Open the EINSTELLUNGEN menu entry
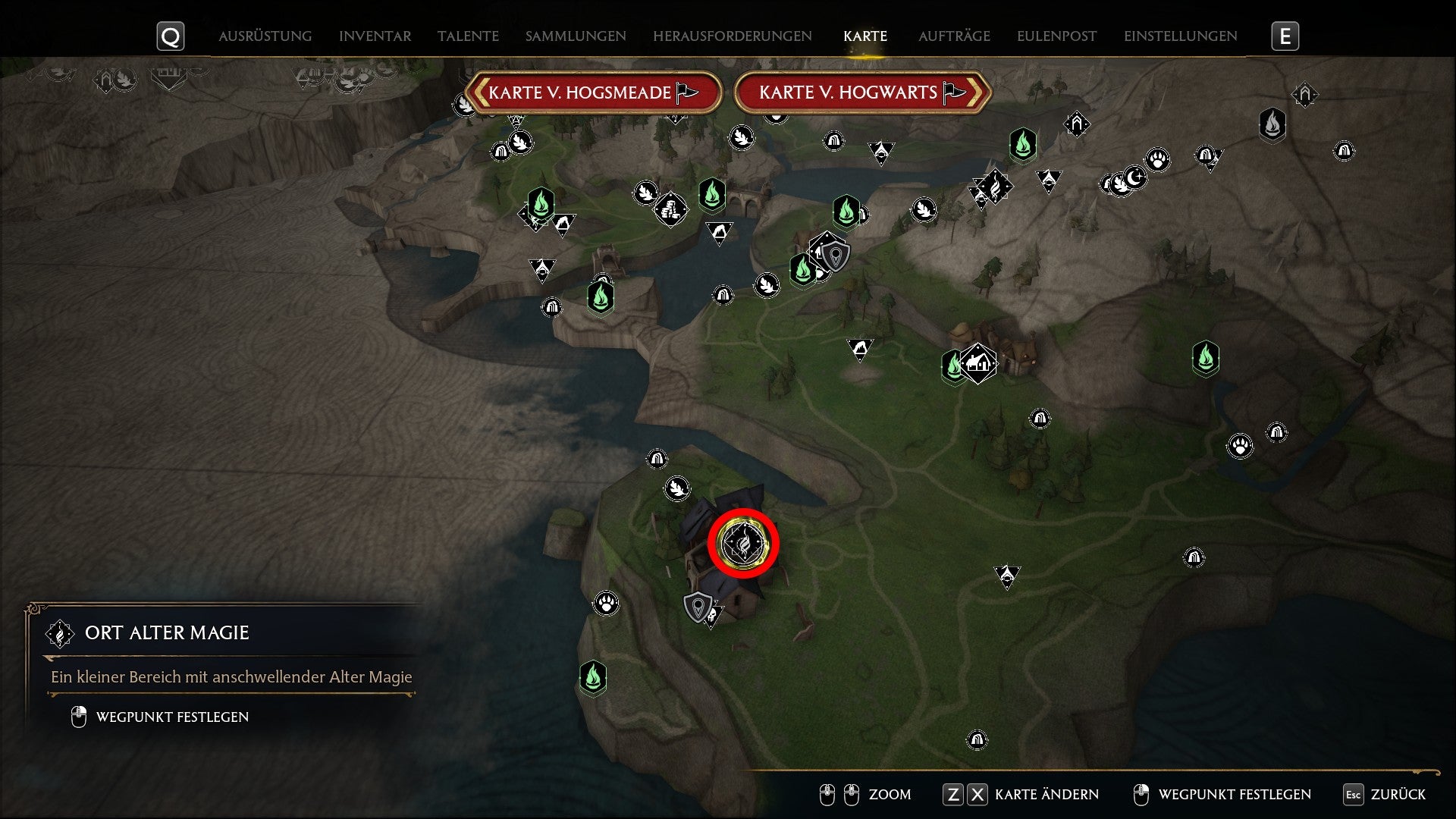 tap(1180, 35)
